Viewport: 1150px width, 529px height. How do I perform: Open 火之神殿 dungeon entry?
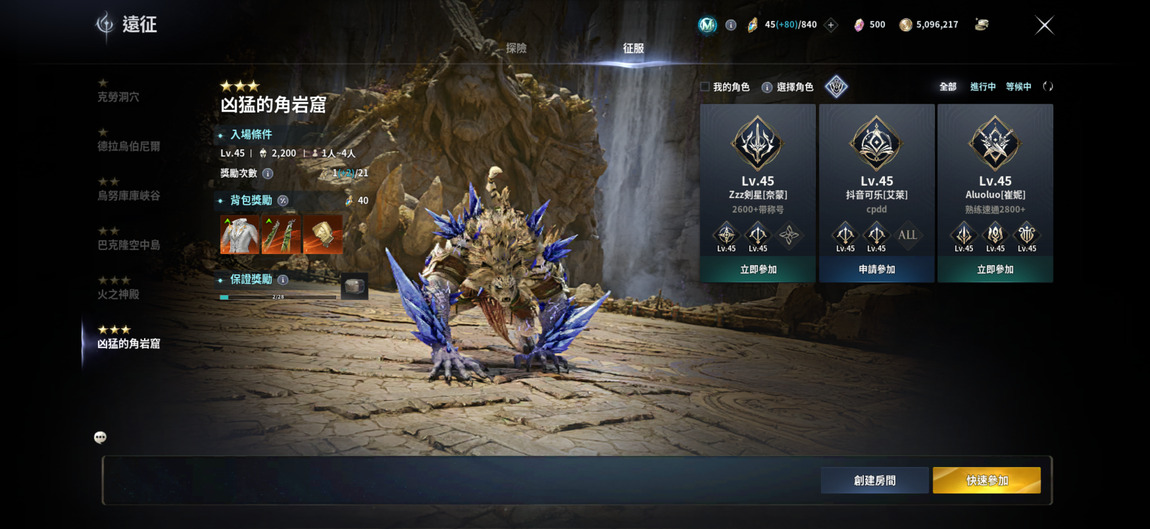point(118,294)
